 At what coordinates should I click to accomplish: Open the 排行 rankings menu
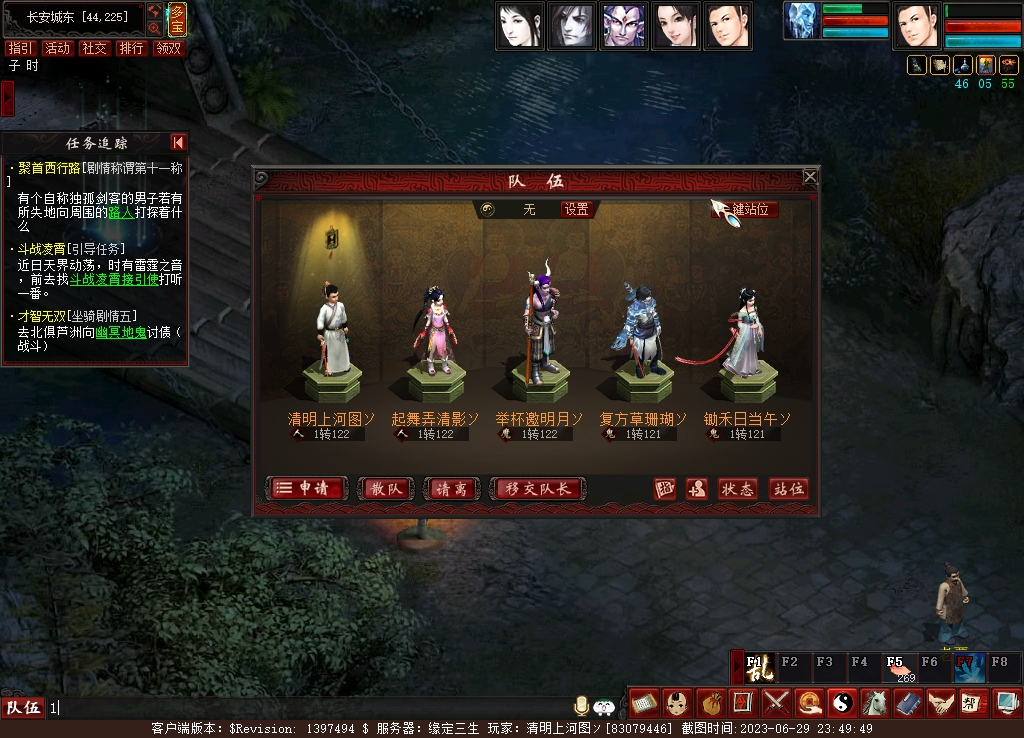point(131,48)
